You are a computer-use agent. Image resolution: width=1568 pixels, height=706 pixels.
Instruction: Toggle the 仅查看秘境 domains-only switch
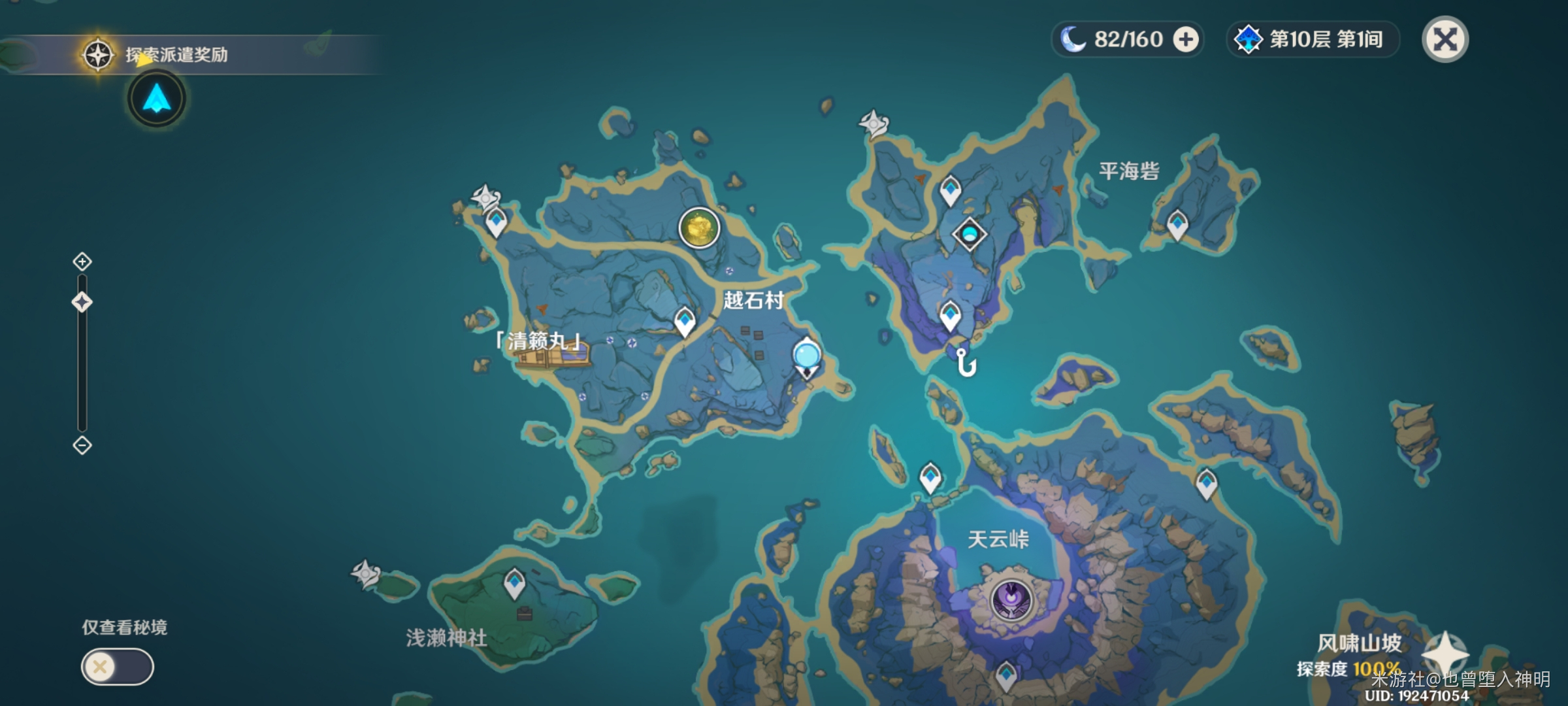pos(117,667)
